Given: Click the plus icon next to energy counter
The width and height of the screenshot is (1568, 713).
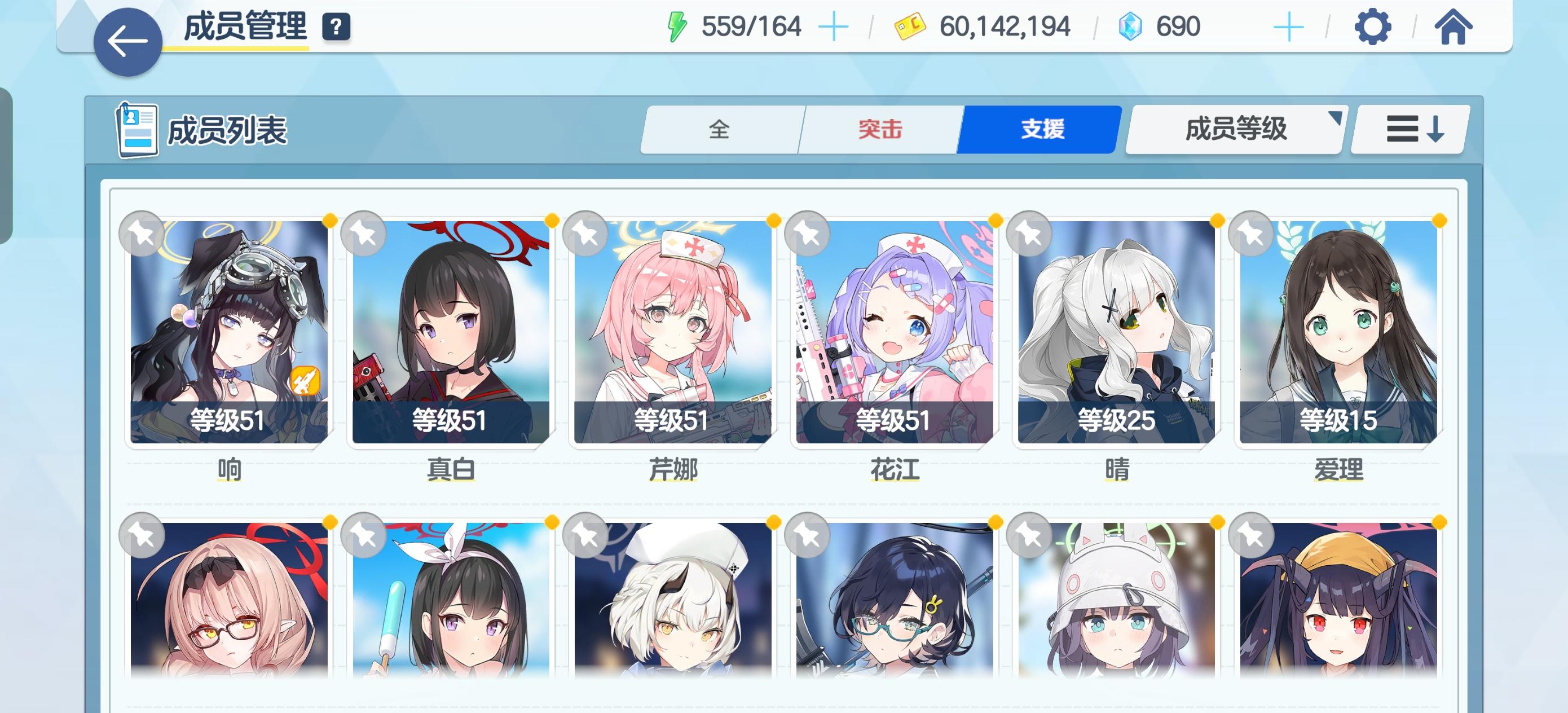Looking at the screenshot, I should point(835,27).
